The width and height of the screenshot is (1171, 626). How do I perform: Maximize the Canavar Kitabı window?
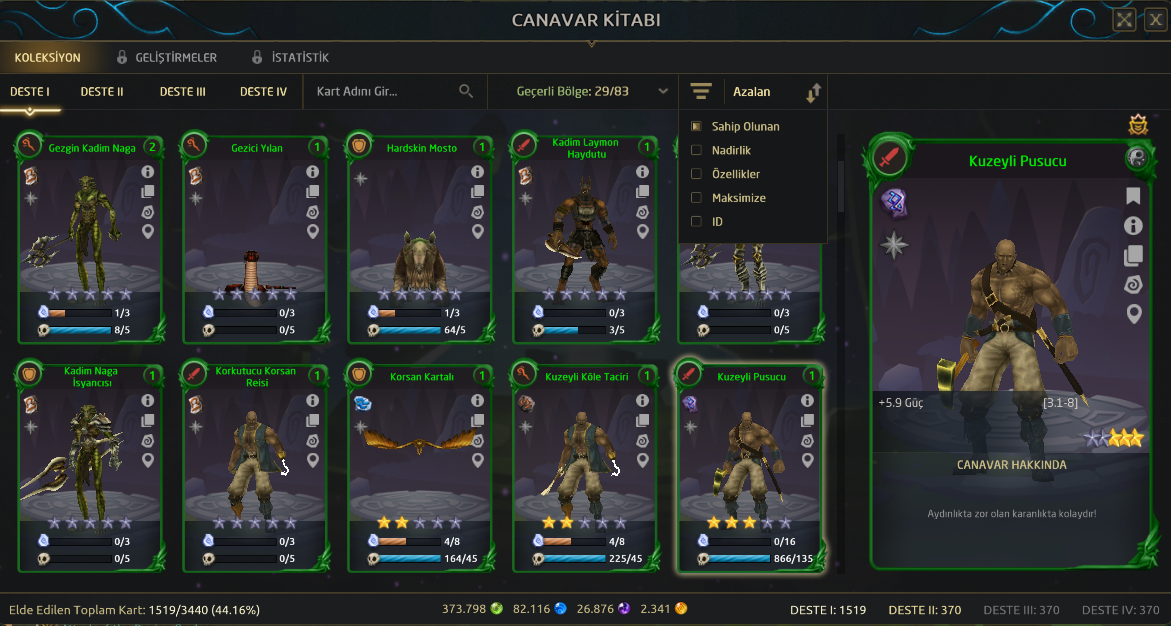pyautogui.click(x=1124, y=19)
